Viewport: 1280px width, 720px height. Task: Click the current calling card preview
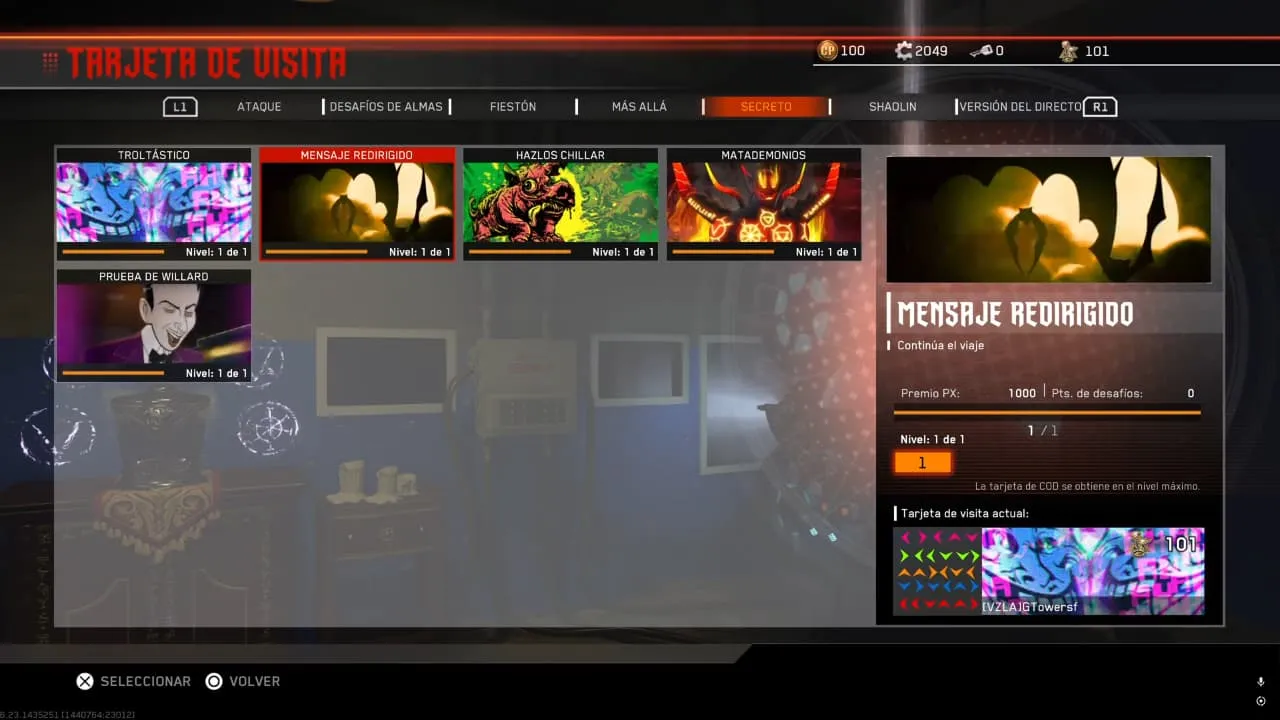(1048, 571)
